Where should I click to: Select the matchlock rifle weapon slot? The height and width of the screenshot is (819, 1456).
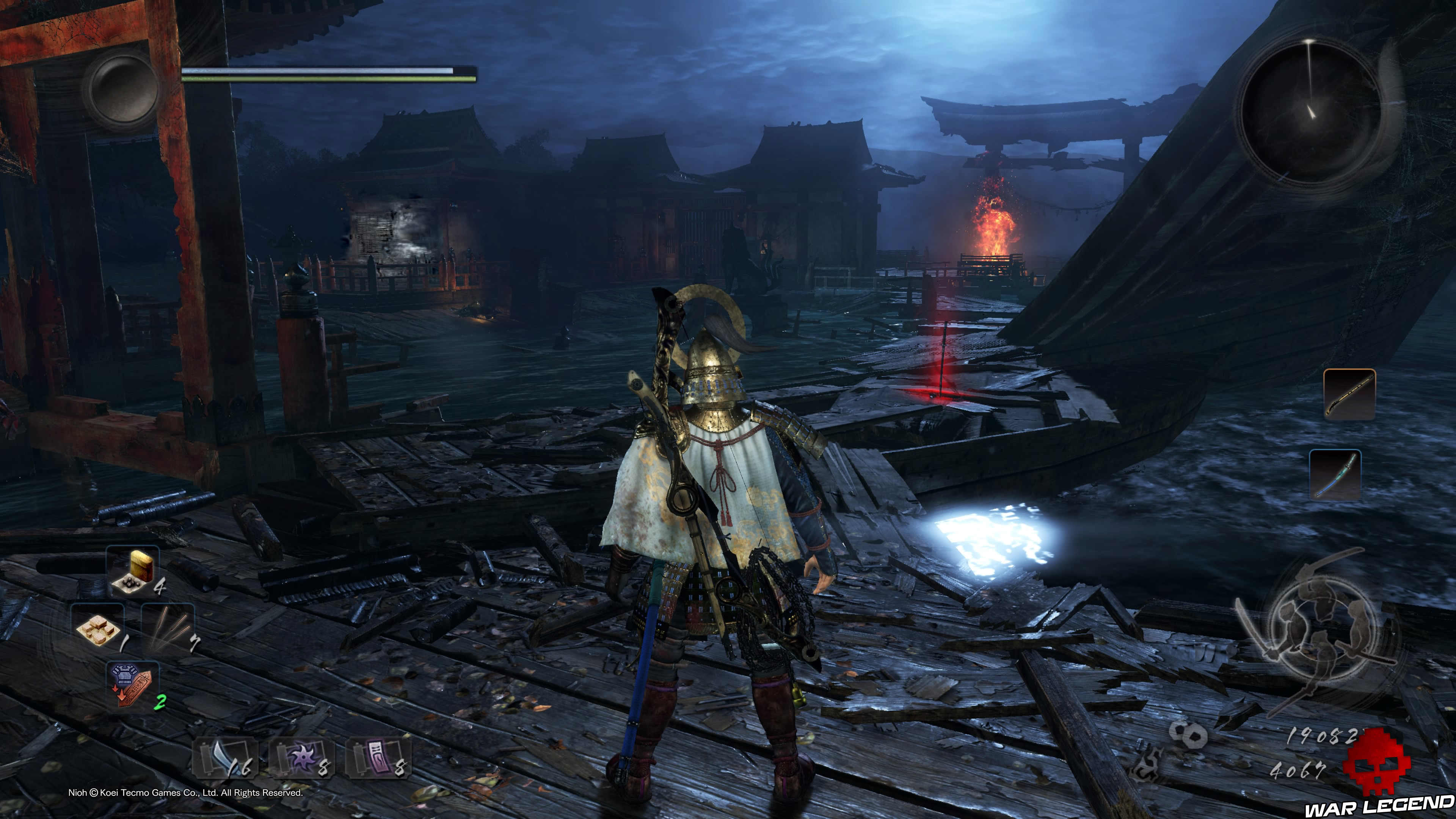(1349, 394)
